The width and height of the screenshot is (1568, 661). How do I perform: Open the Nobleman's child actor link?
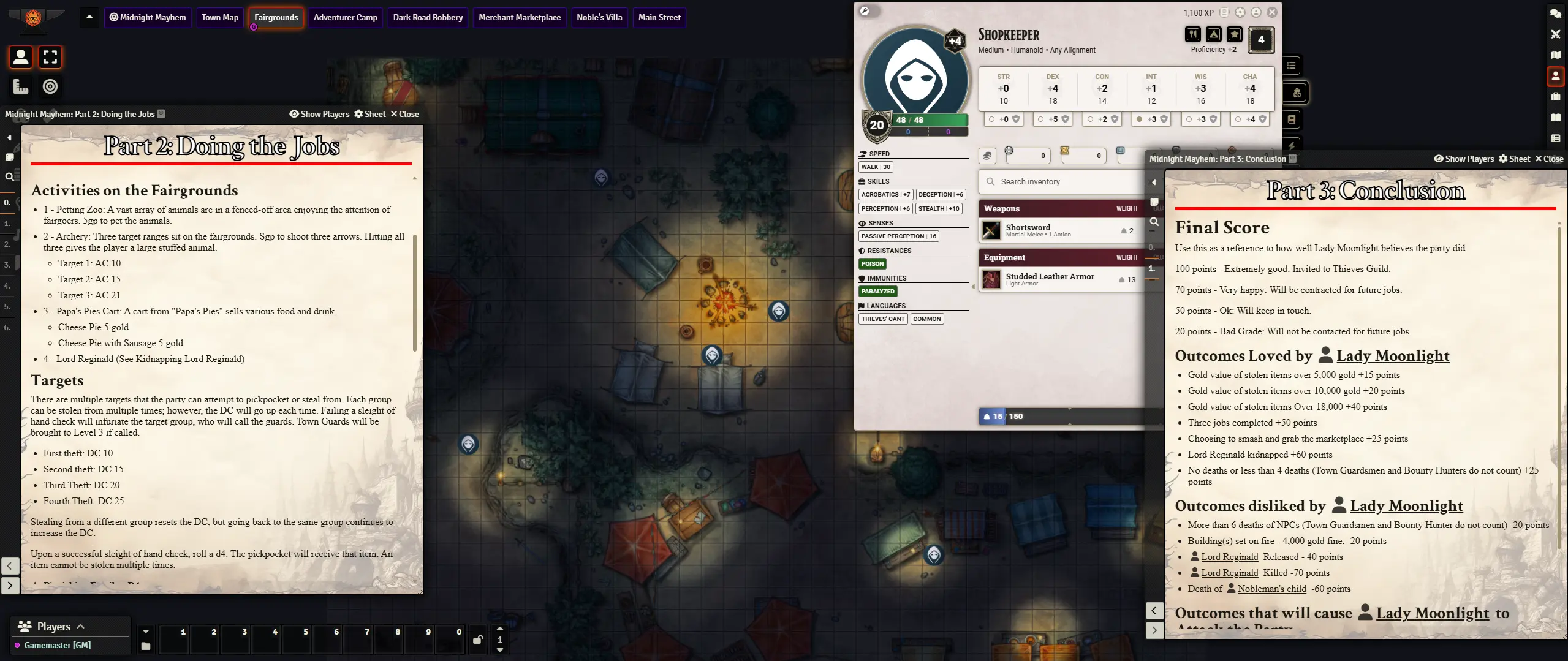pos(1271,589)
